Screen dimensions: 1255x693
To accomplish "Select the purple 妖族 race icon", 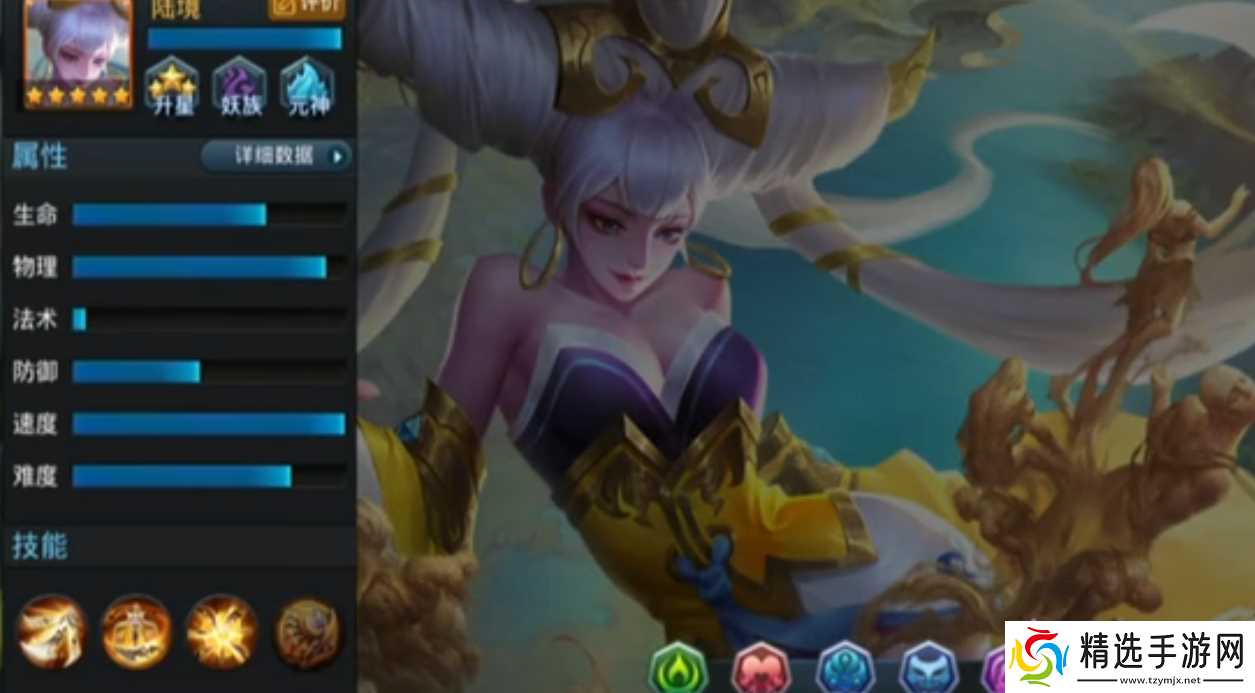I will click(x=238, y=84).
